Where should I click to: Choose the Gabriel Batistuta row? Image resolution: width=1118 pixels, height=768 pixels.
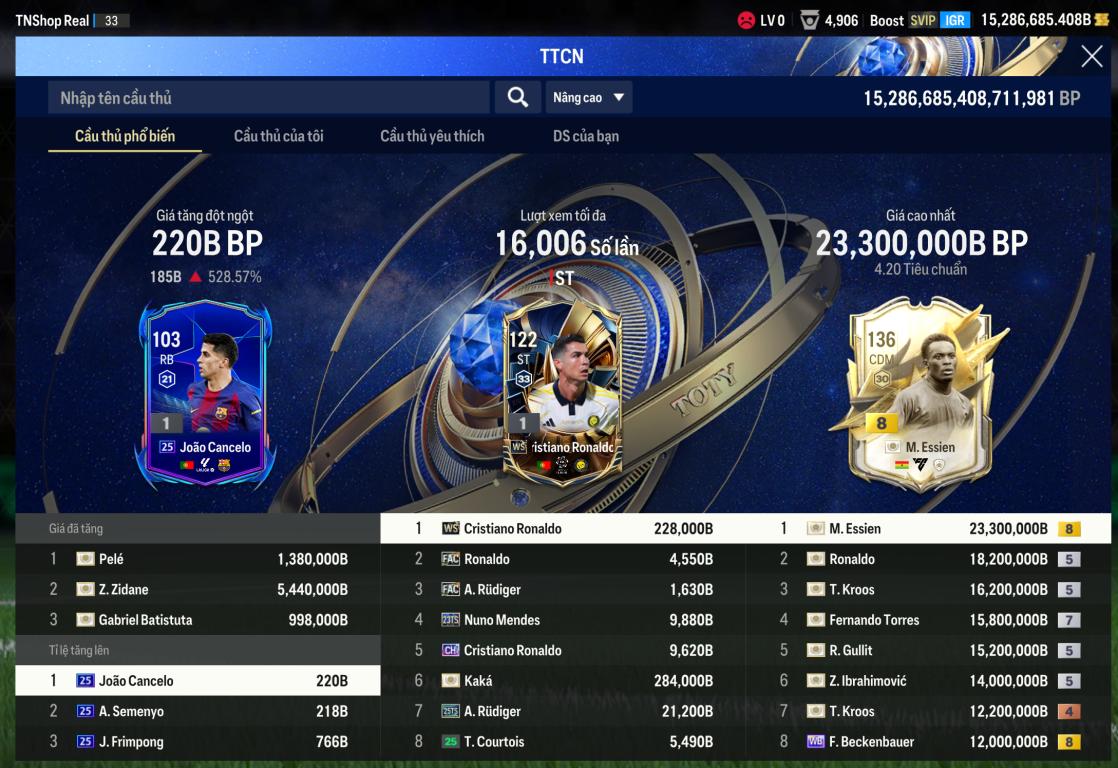(198, 620)
